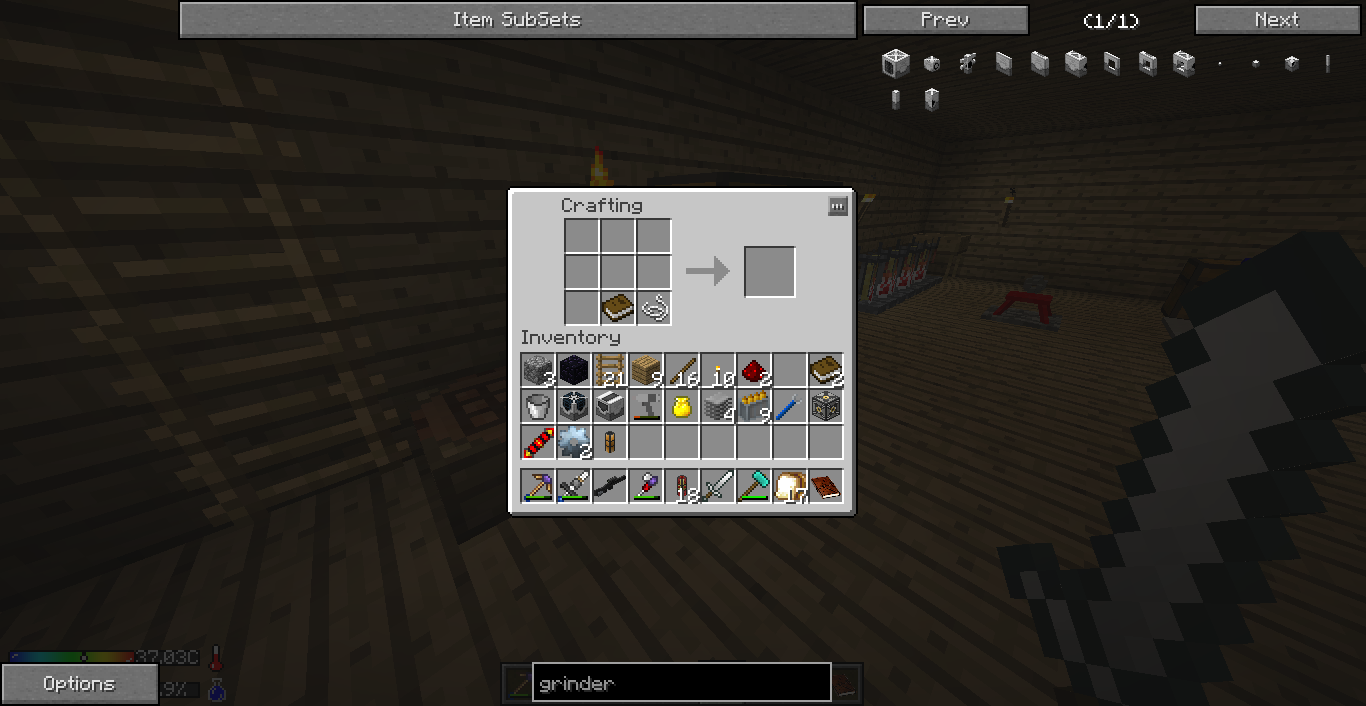Open the NEI Options menu

coord(79,684)
